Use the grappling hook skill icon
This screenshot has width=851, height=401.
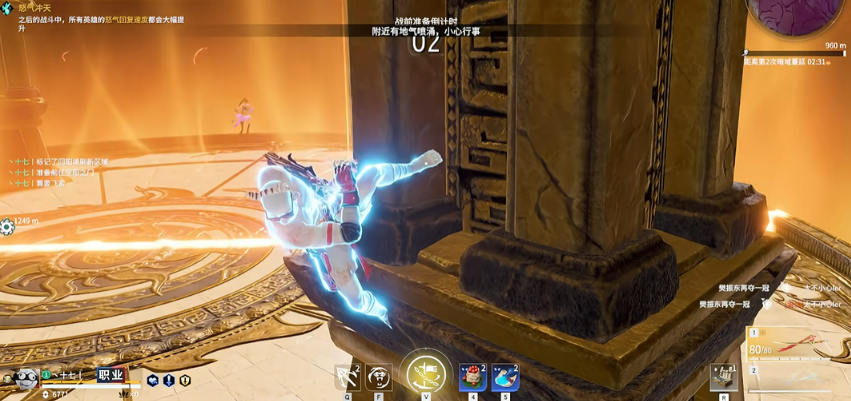[x=348, y=376]
